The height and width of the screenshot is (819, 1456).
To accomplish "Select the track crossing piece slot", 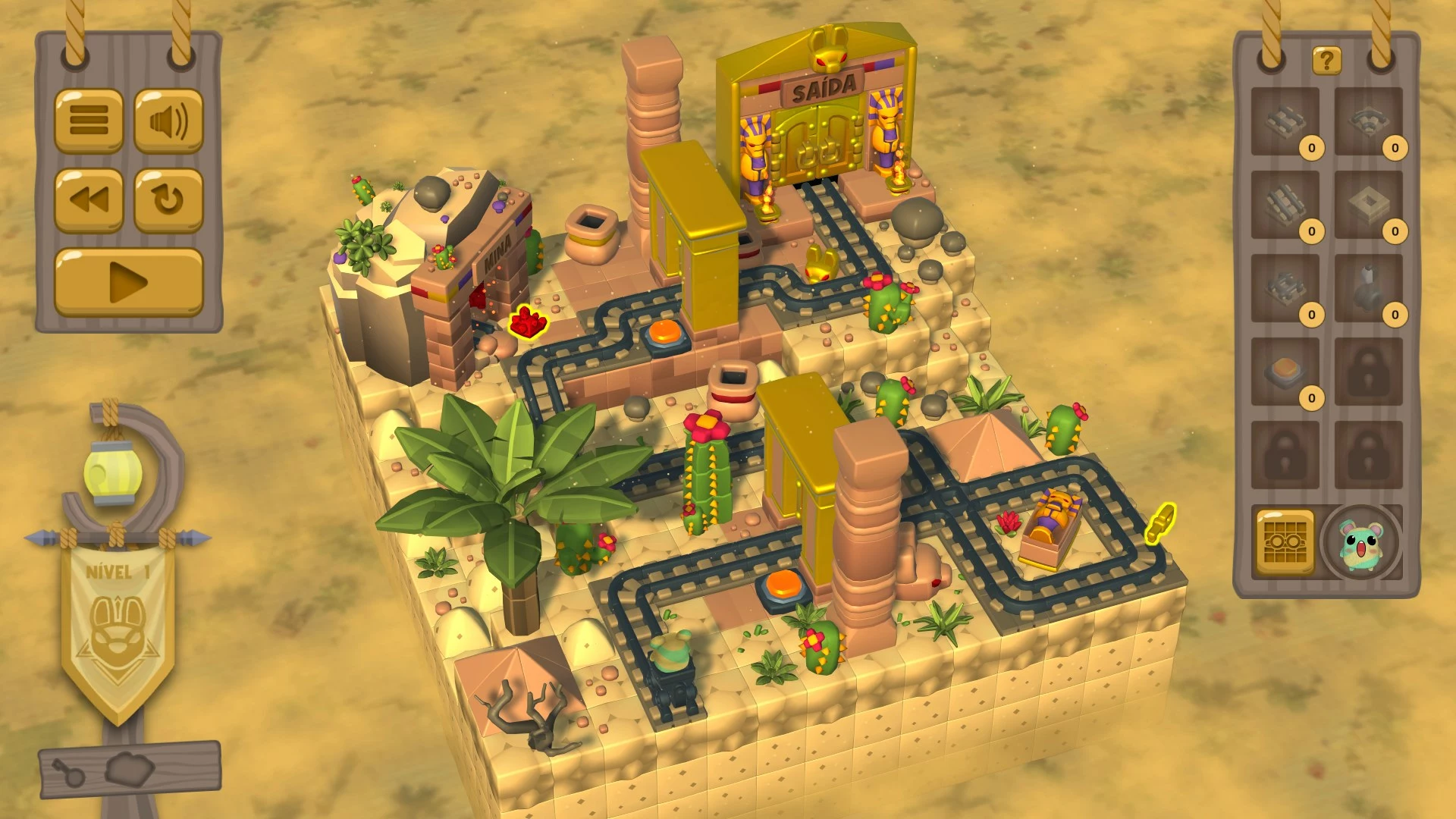I will [x=1285, y=288].
